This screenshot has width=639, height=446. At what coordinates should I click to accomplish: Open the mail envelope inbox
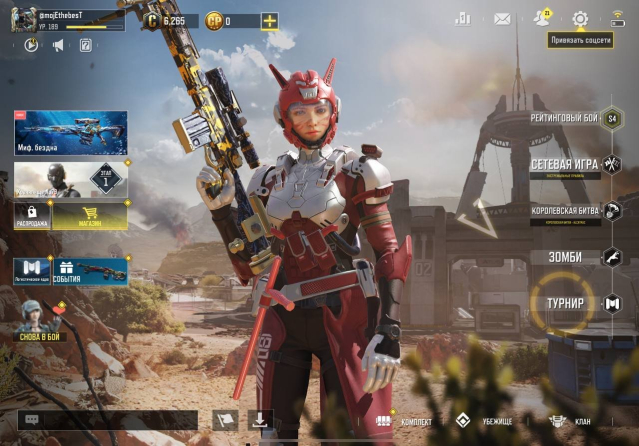coord(502,18)
